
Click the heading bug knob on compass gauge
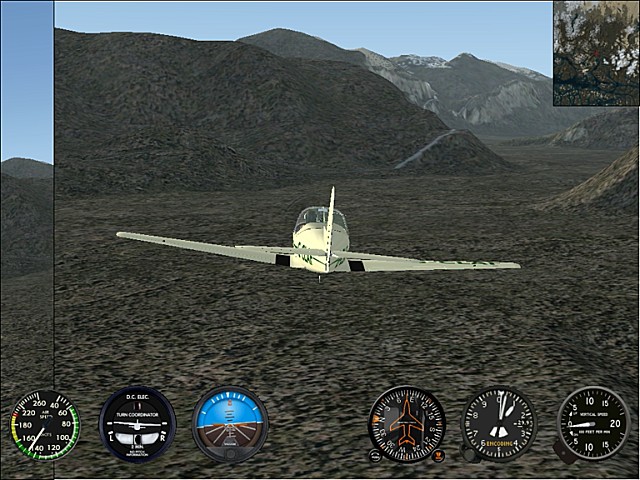(x=439, y=455)
